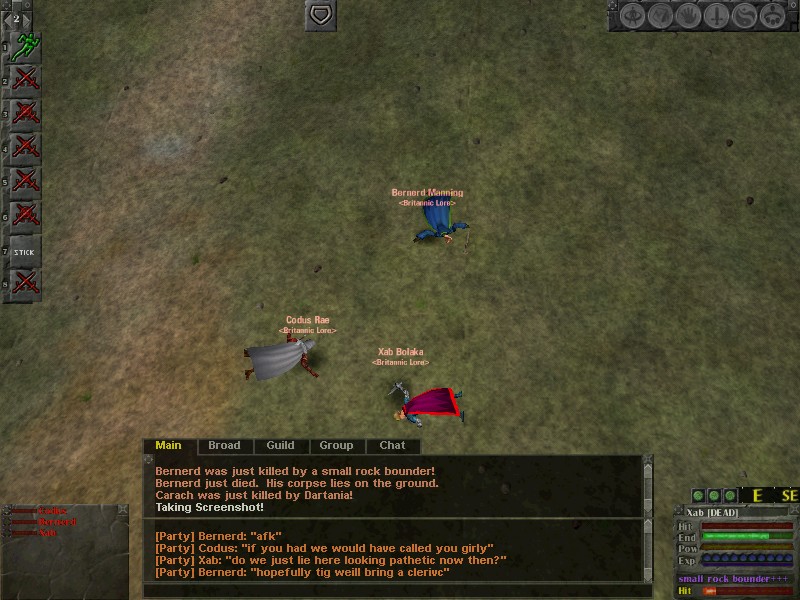
Task: Click the chat text input line
Action: 390,591
